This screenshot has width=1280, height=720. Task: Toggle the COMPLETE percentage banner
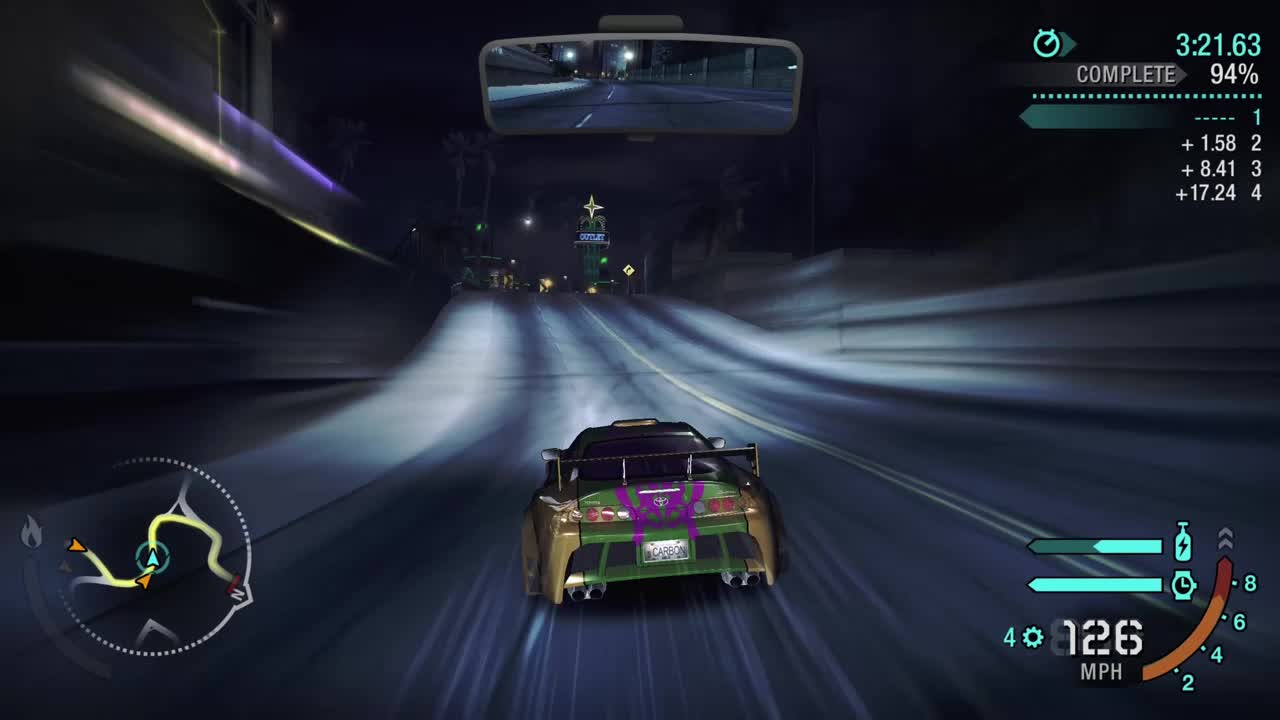[x=1126, y=73]
